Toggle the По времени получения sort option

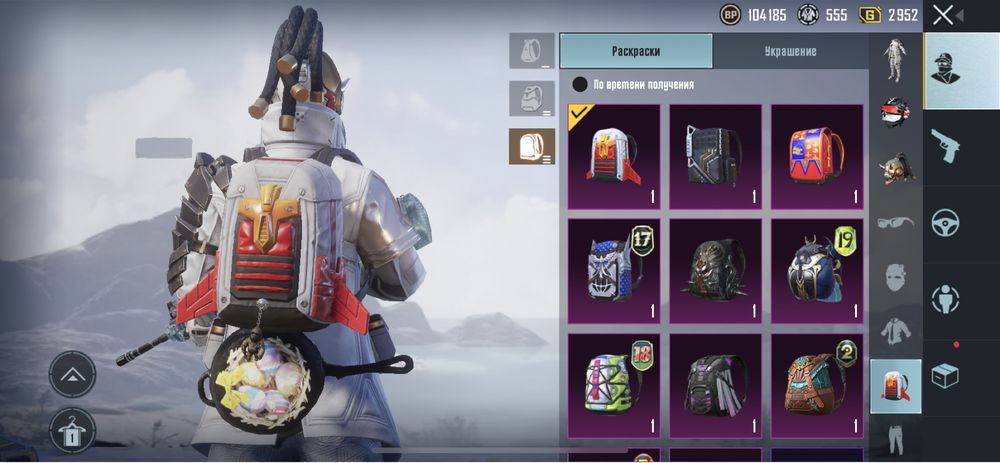point(580,85)
